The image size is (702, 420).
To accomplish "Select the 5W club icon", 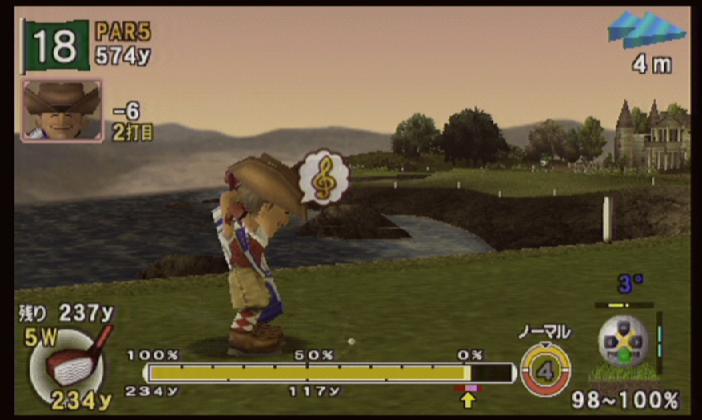I will (71, 359).
